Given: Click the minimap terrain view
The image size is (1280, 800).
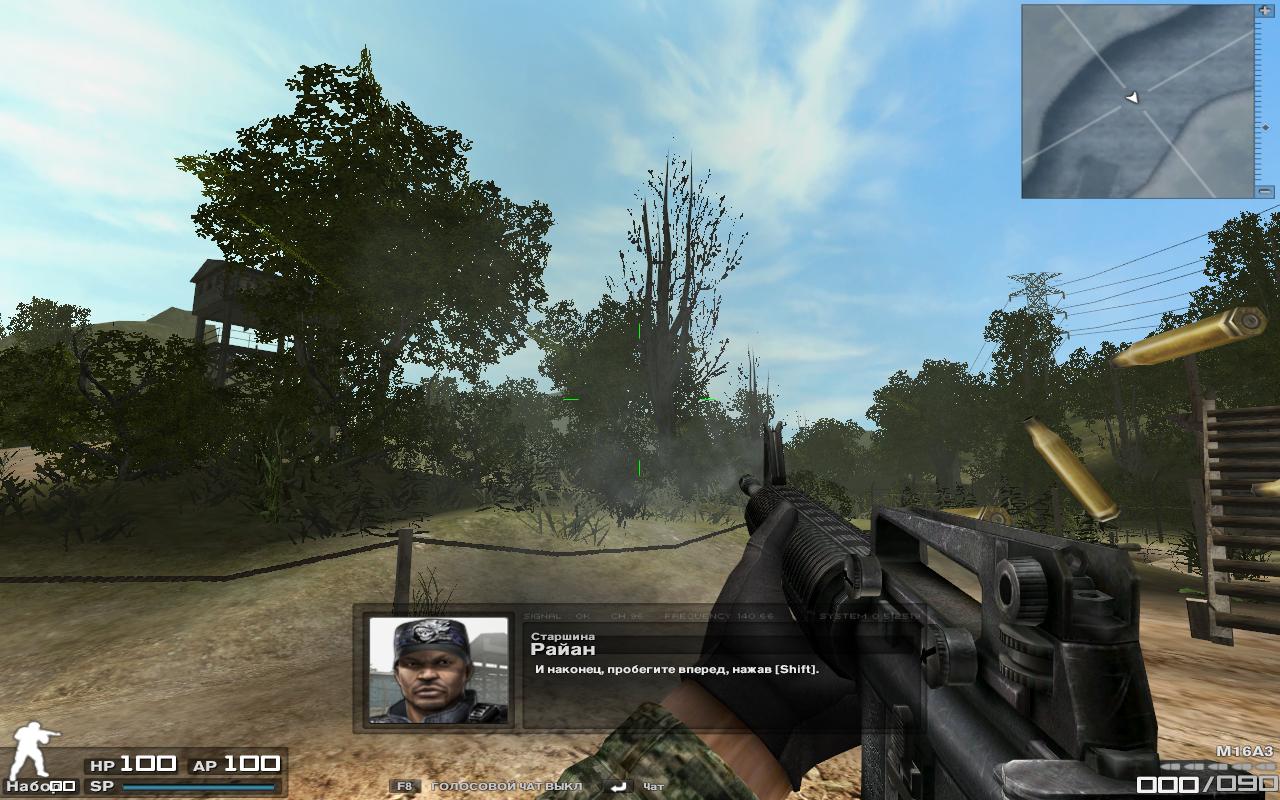Looking at the screenshot, I should [x=1137, y=101].
